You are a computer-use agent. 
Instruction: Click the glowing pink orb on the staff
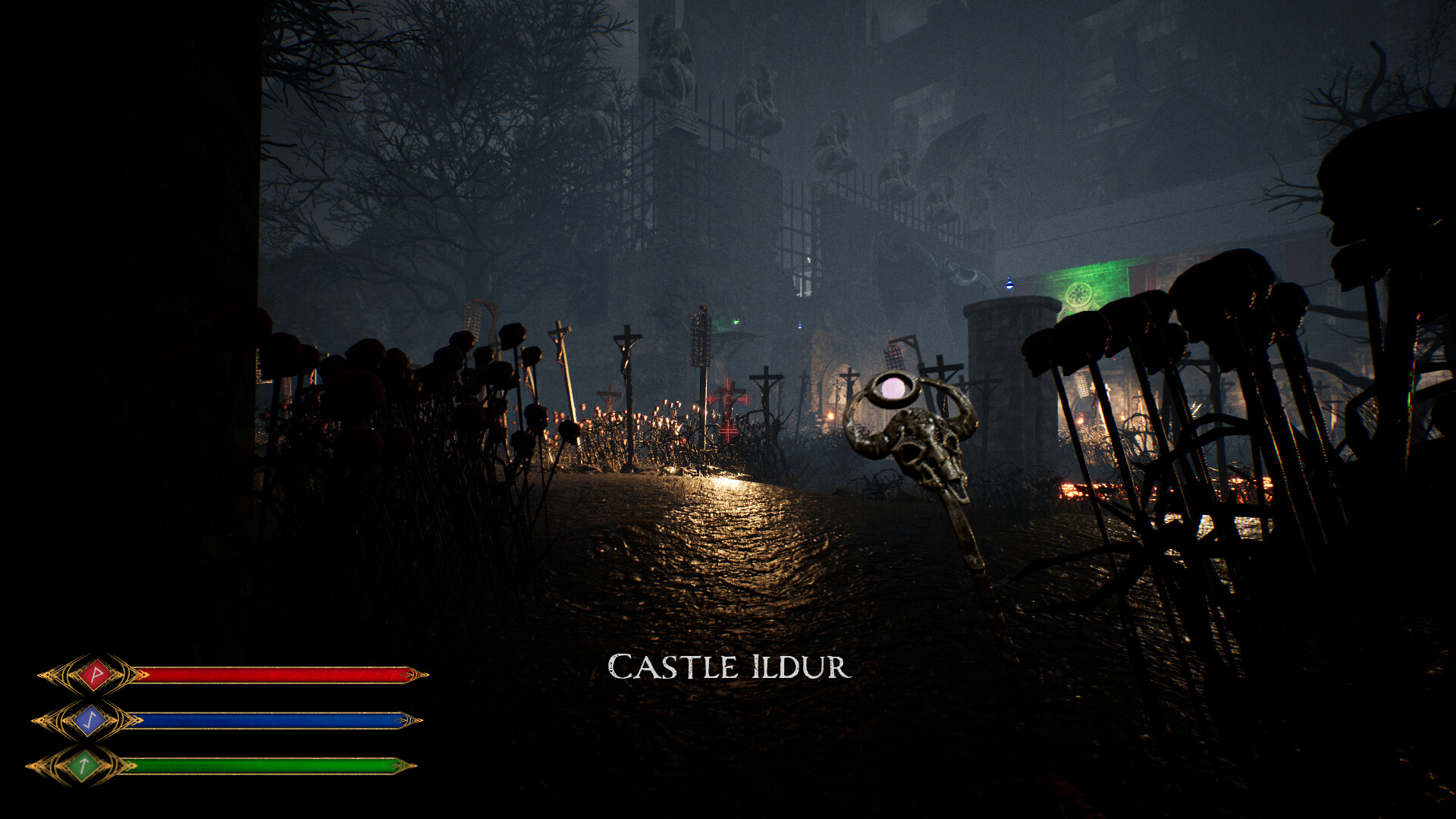892,388
